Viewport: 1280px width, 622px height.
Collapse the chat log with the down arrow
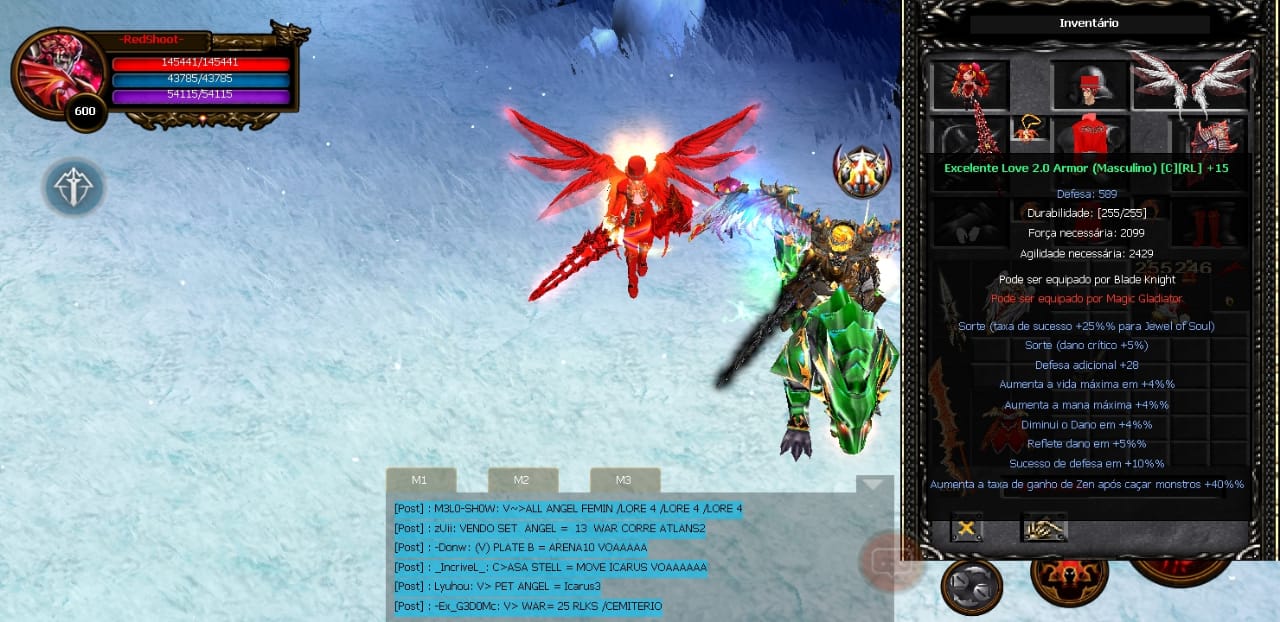pos(873,484)
